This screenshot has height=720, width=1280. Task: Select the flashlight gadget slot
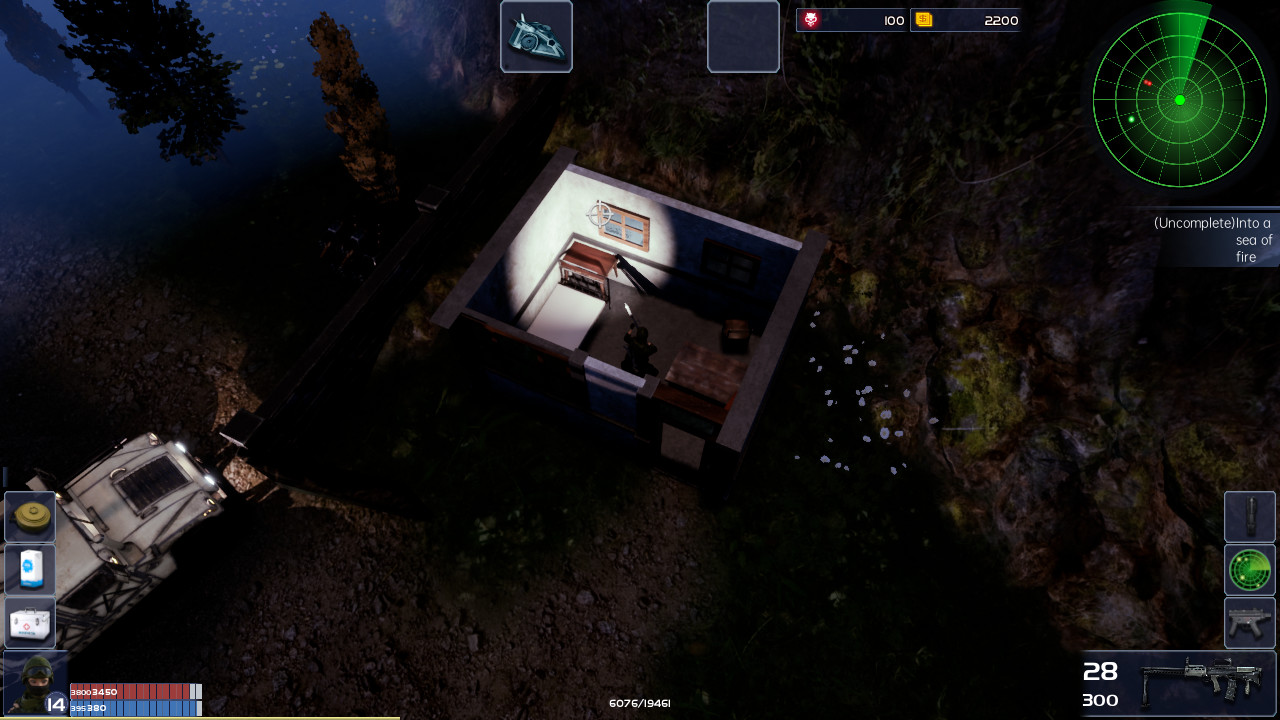point(1249,517)
